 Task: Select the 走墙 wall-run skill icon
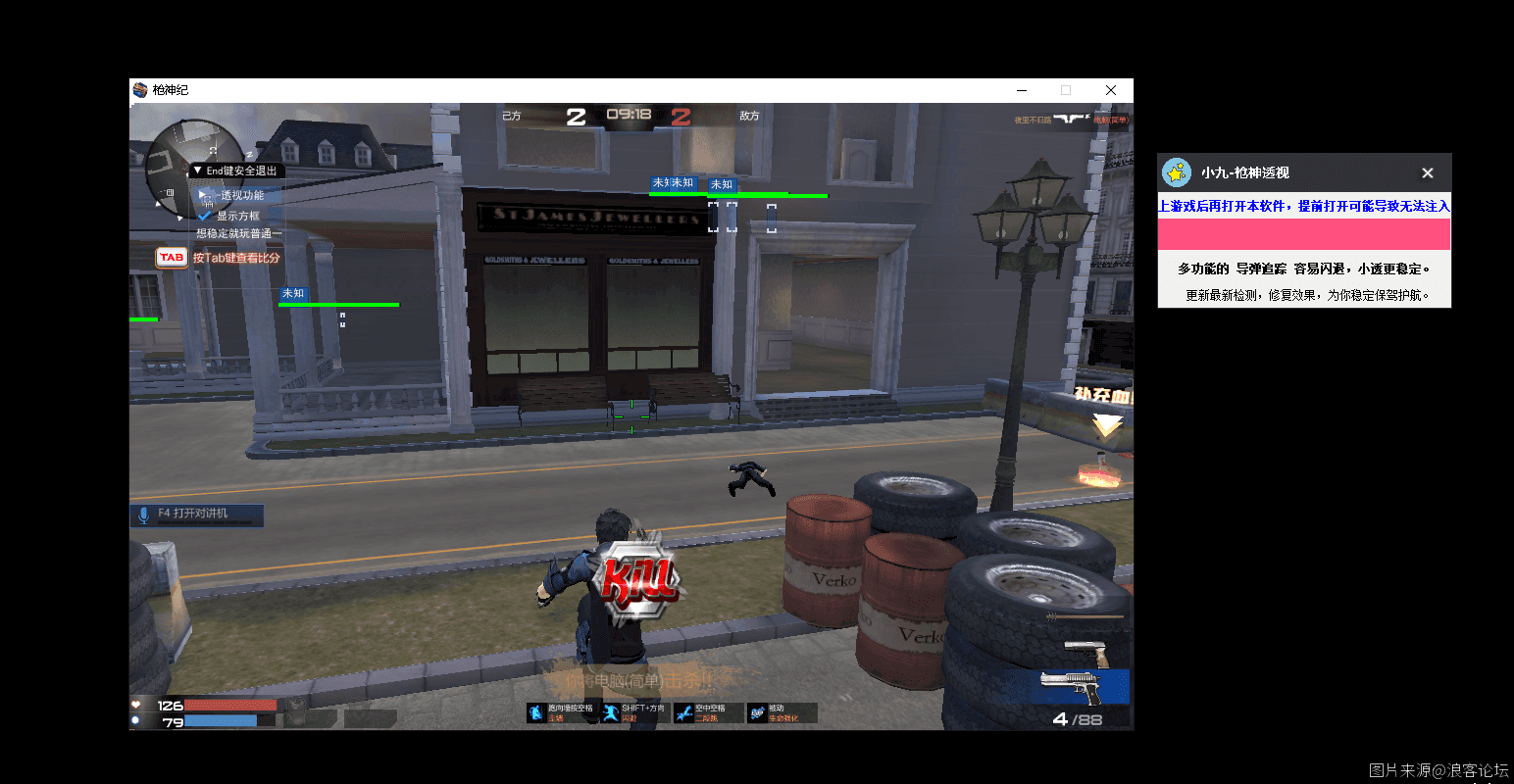(536, 712)
